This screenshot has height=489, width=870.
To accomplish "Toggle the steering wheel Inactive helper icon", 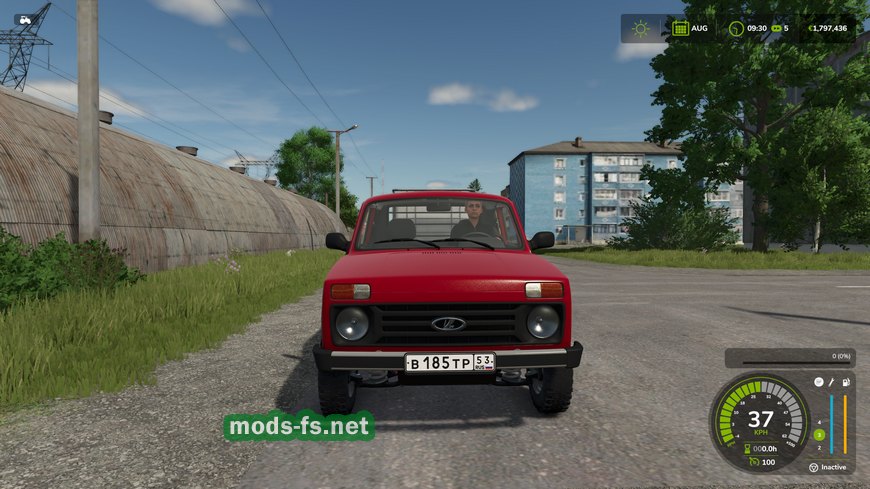I will coord(813,466).
